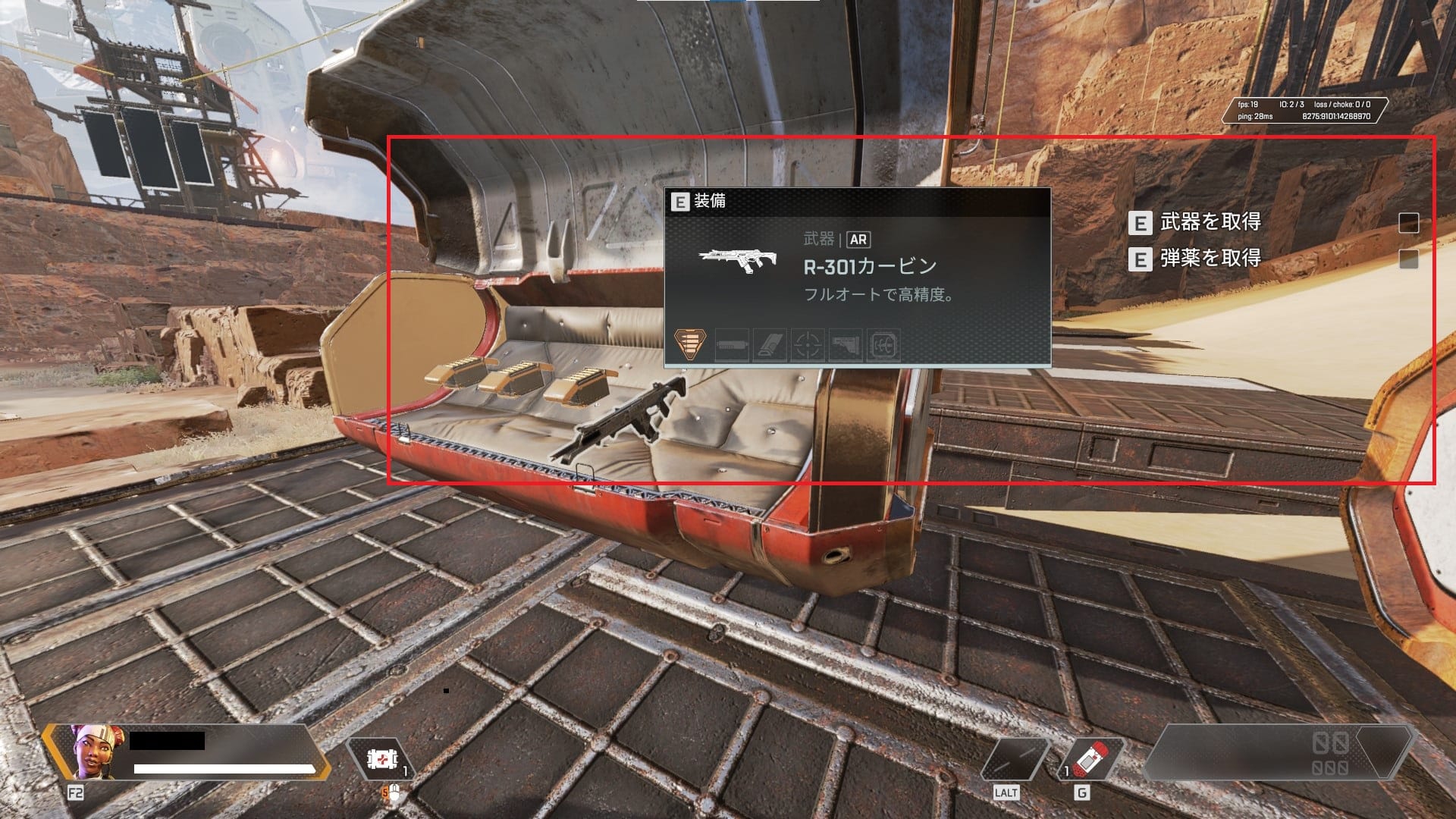Screen dimensions: 1456x819
Task: Select the stock attachment slot
Action: (x=846, y=345)
